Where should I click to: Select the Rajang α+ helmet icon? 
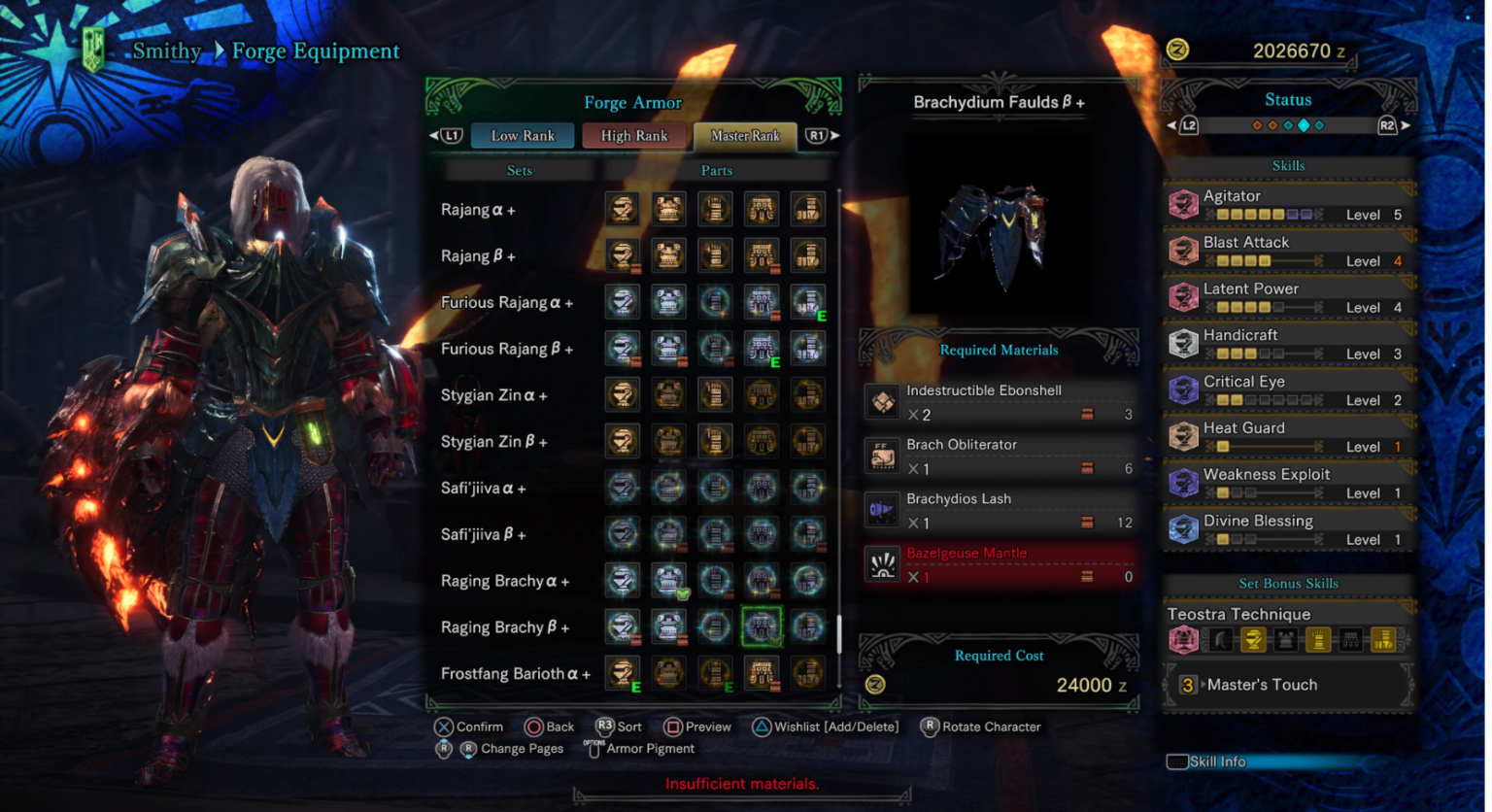(623, 208)
